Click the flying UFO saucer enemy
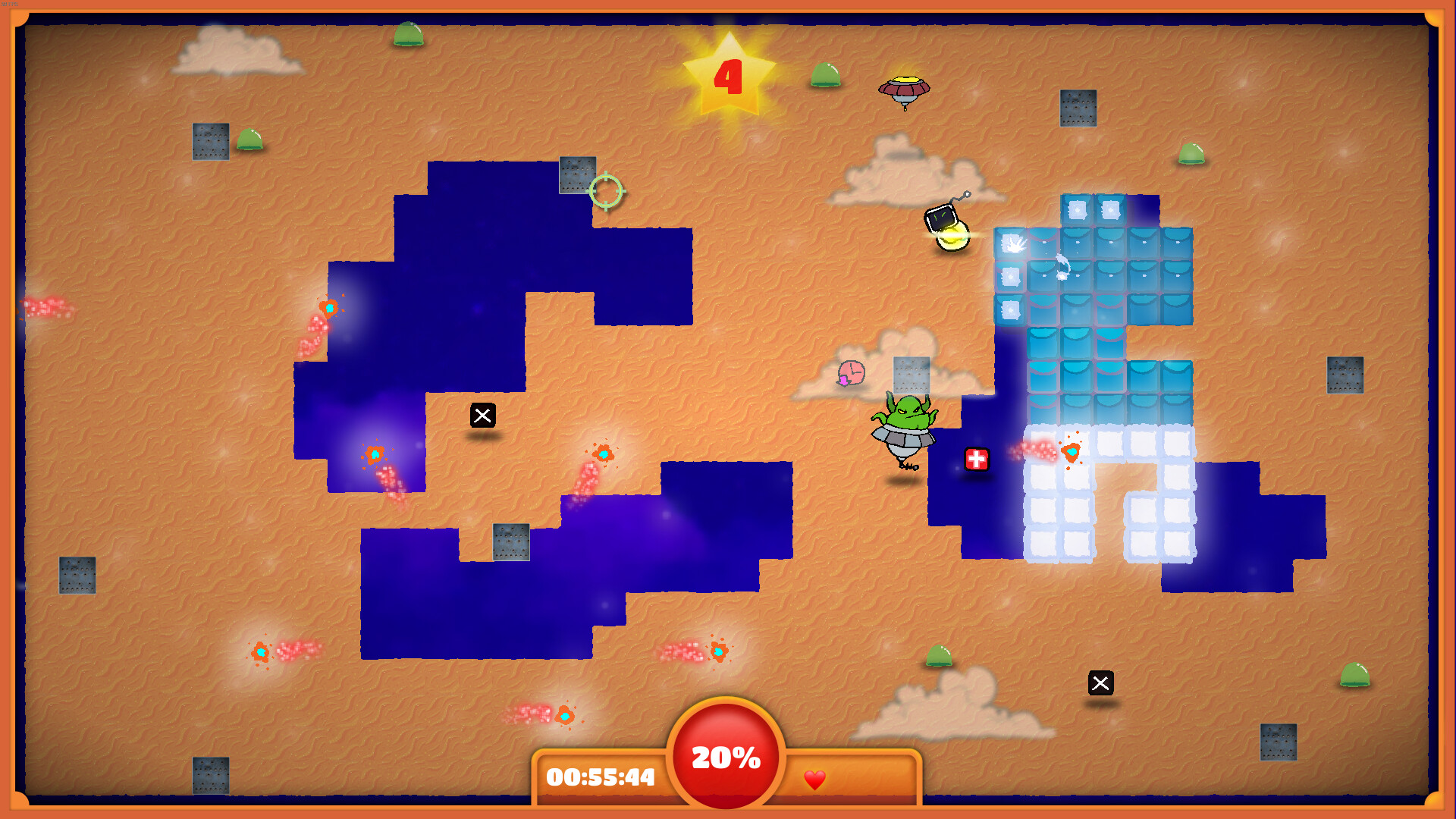Screen dimensions: 1456x819 [x=904, y=89]
